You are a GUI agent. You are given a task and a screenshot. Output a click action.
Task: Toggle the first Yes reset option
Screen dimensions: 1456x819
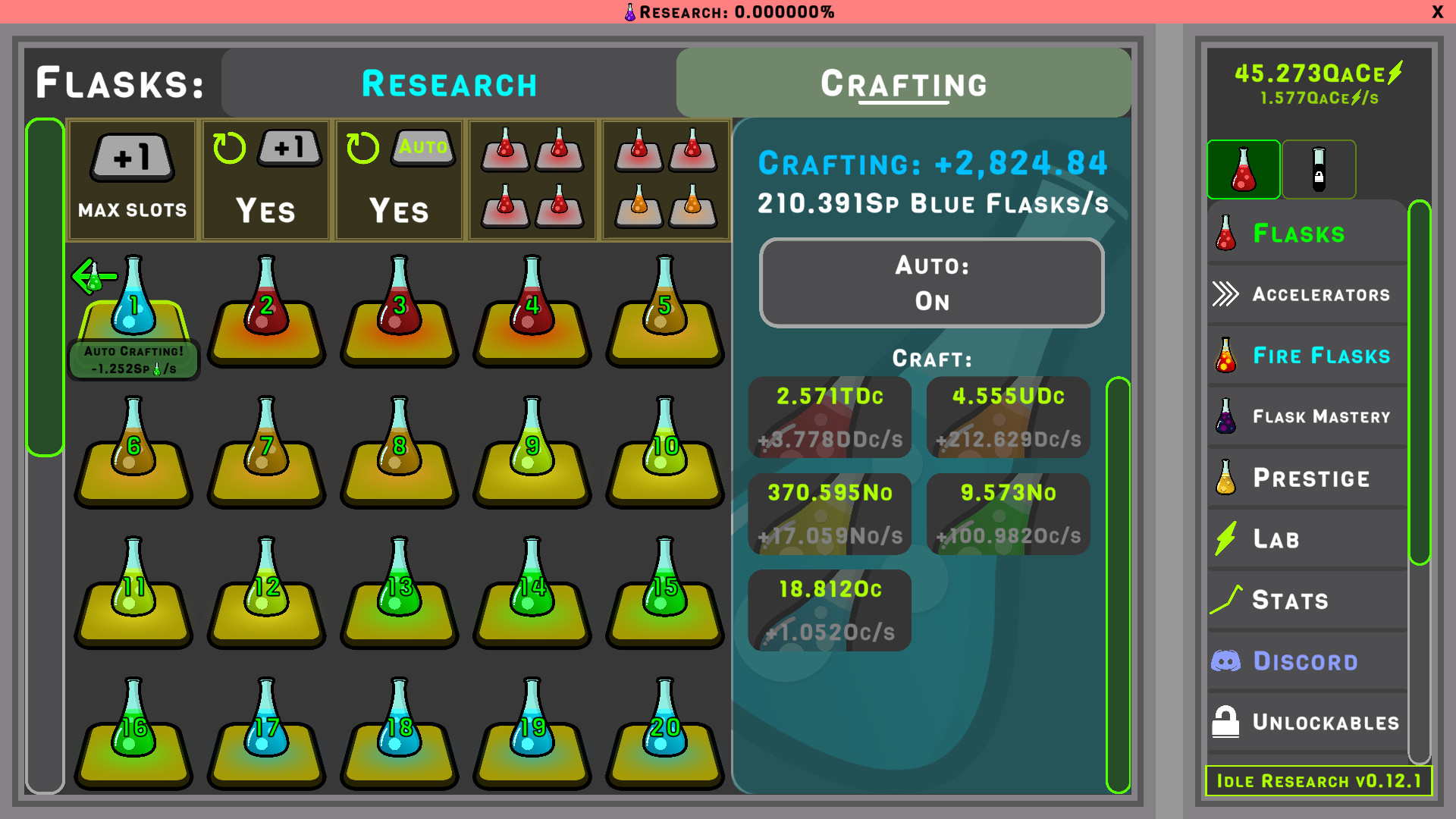(x=265, y=180)
